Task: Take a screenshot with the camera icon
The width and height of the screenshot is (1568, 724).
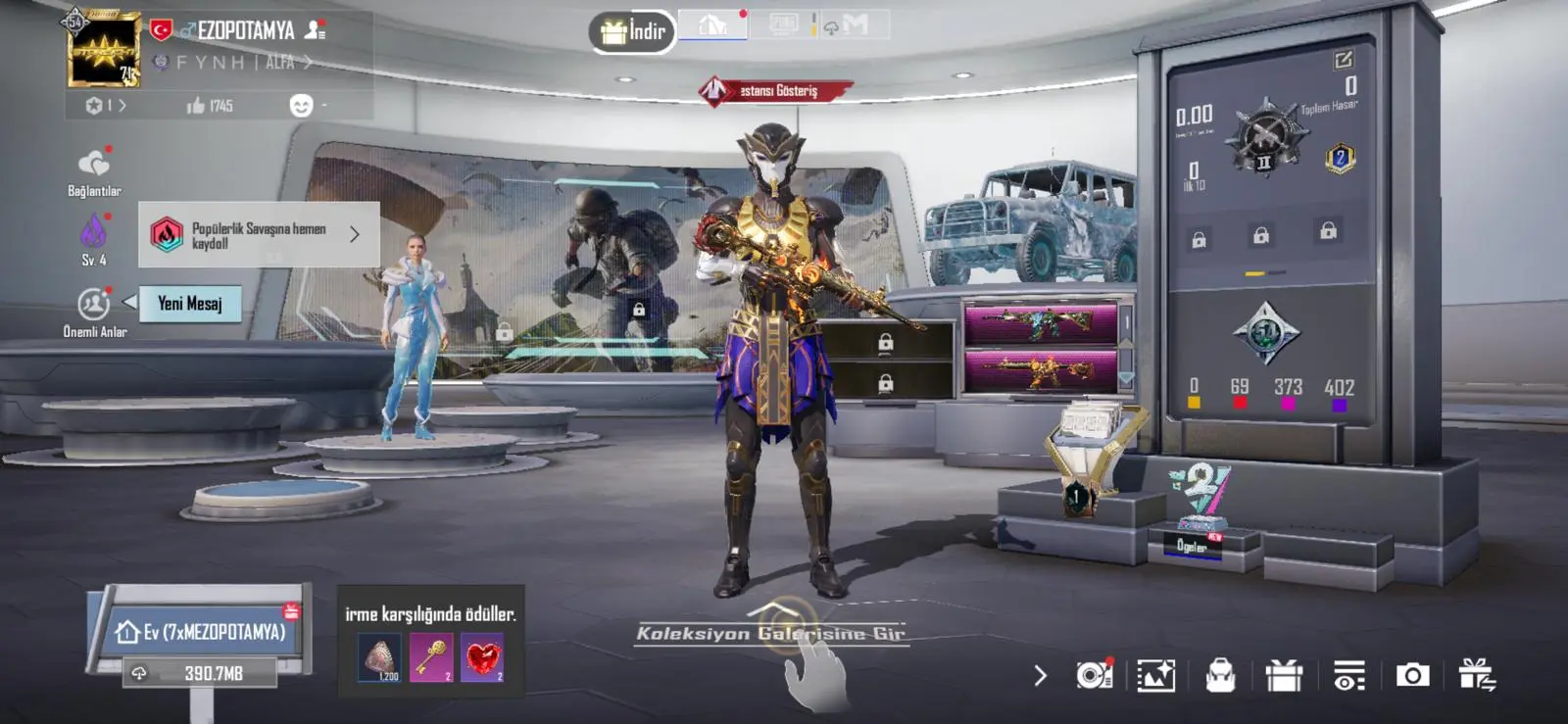Action: 1412,675
